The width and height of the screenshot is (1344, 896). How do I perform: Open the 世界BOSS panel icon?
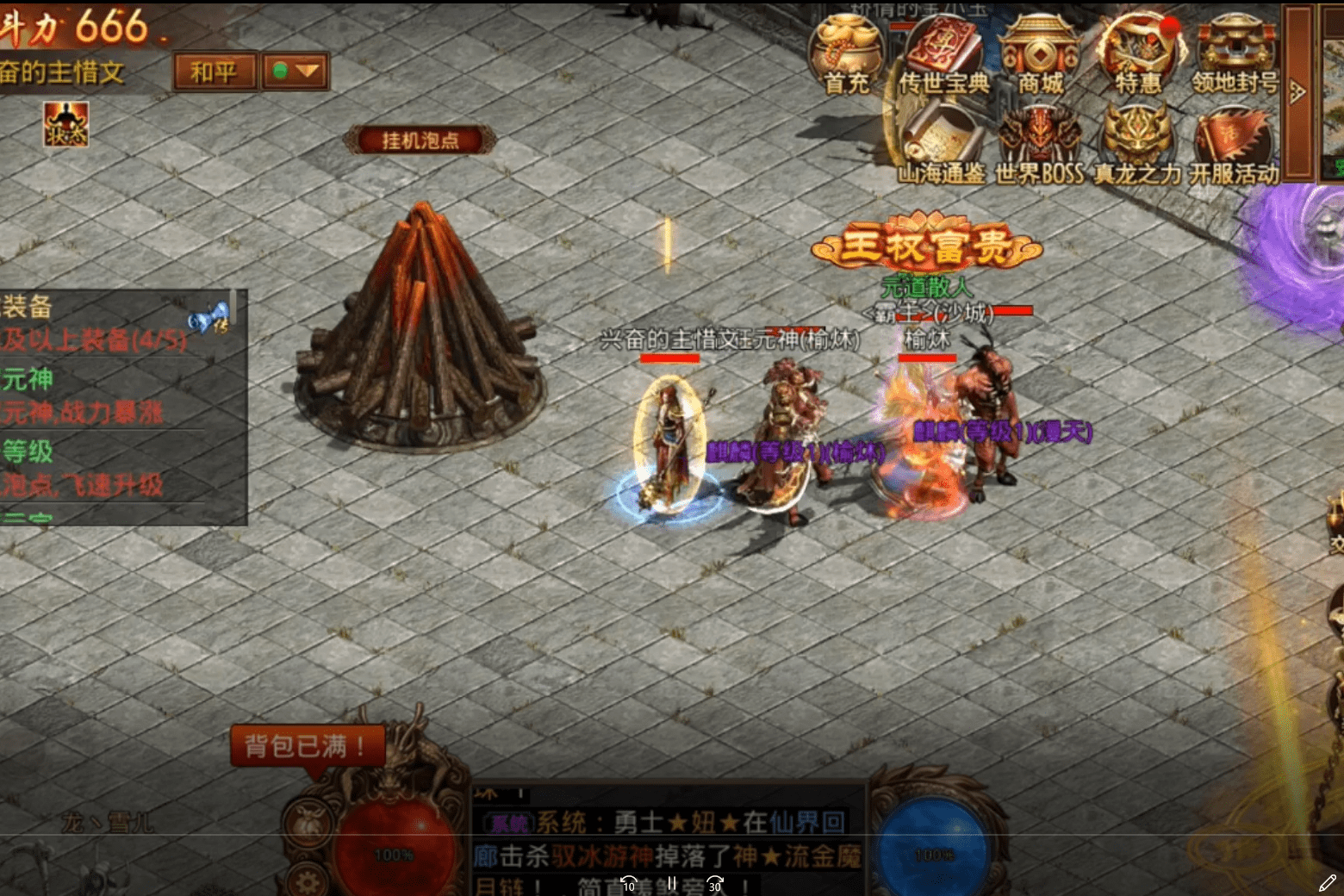[1035, 138]
